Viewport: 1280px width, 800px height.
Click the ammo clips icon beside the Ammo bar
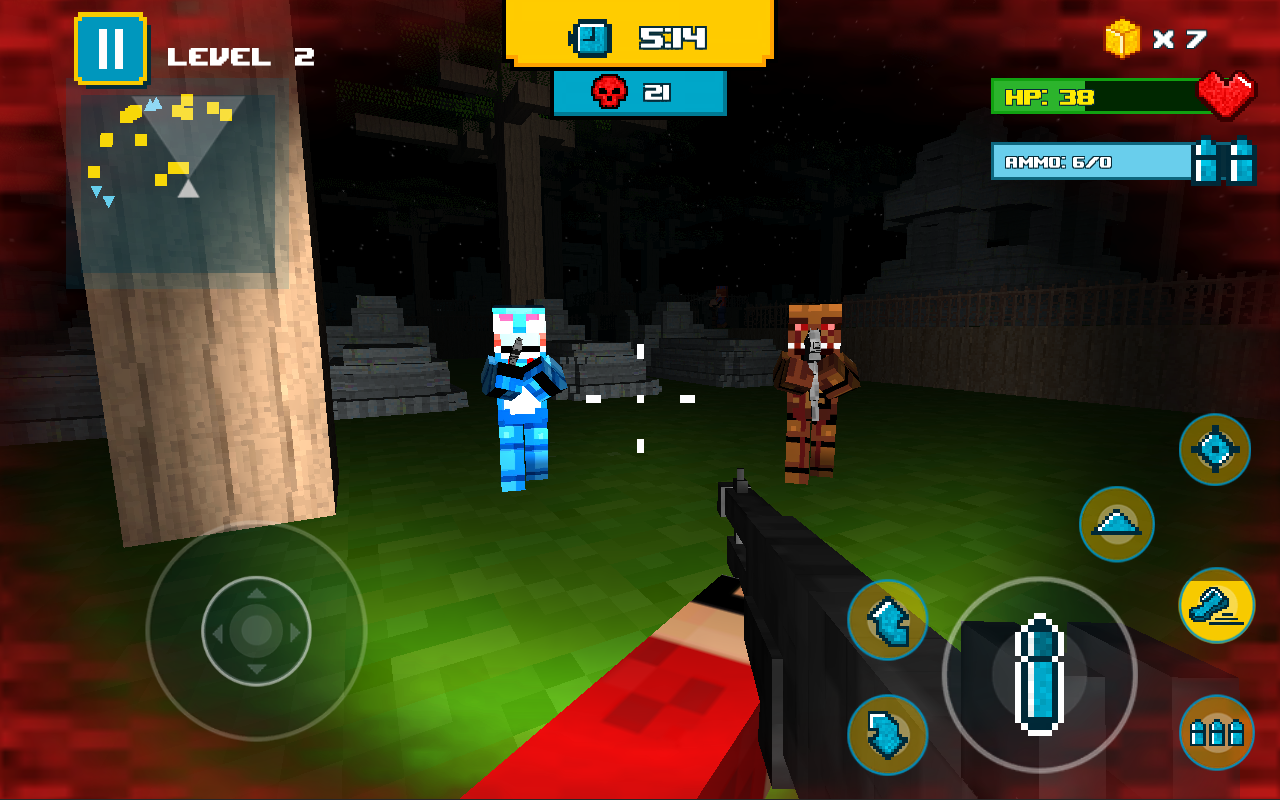[1224, 161]
